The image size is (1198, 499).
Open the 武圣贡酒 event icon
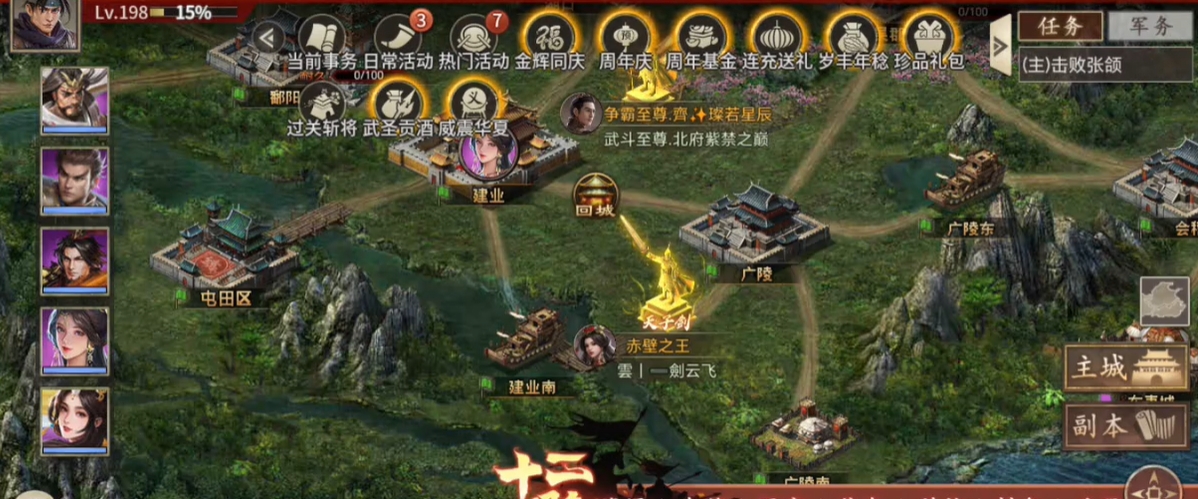click(x=398, y=105)
